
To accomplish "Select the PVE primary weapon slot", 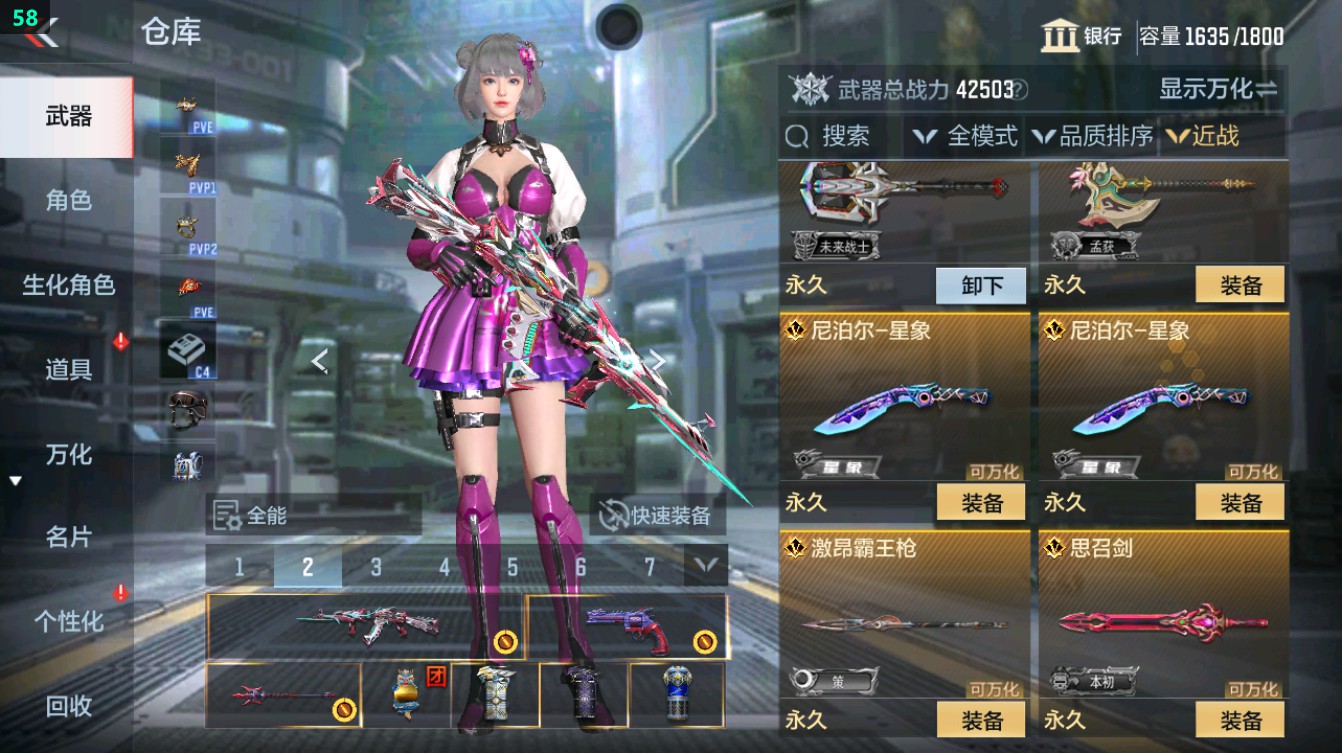I will [x=188, y=105].
